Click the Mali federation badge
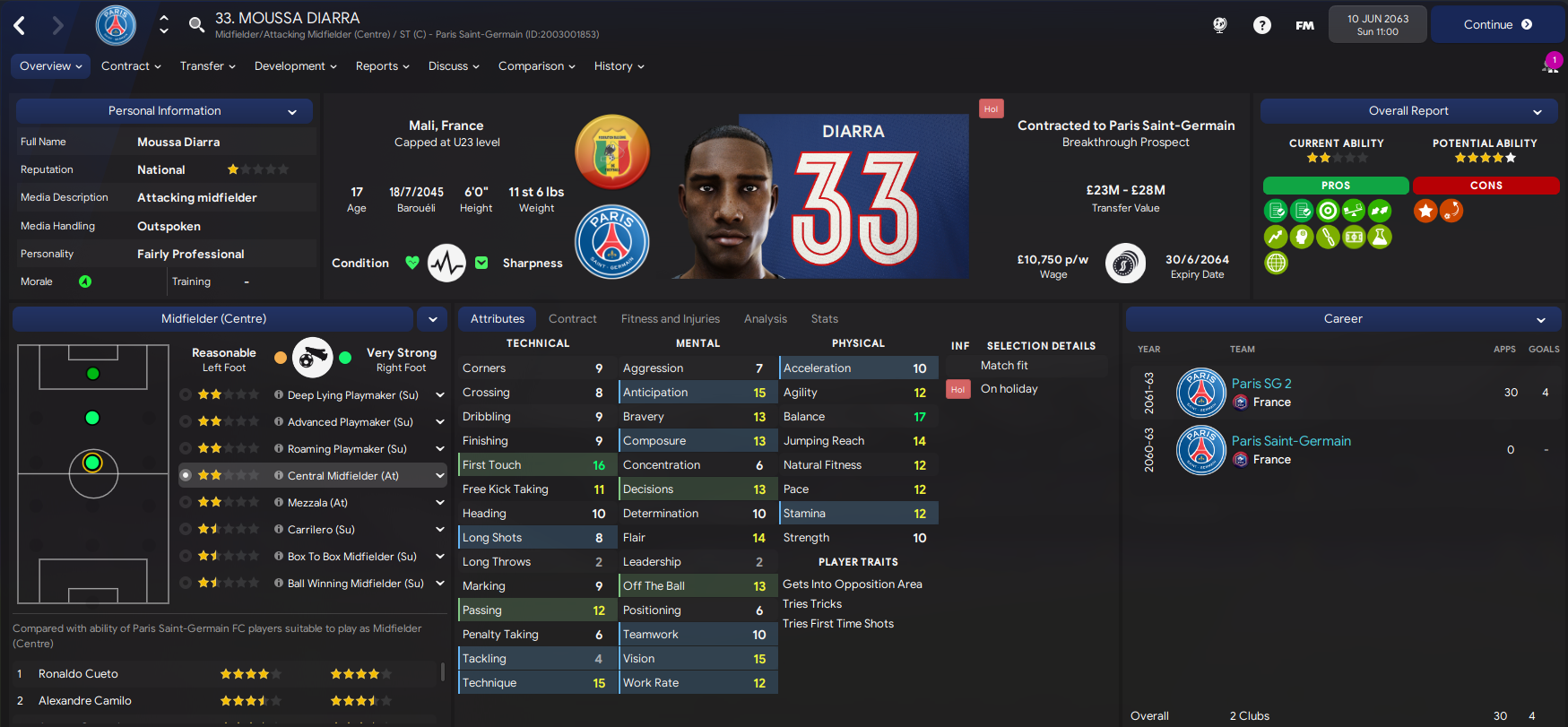 click(x=612, y=152)
